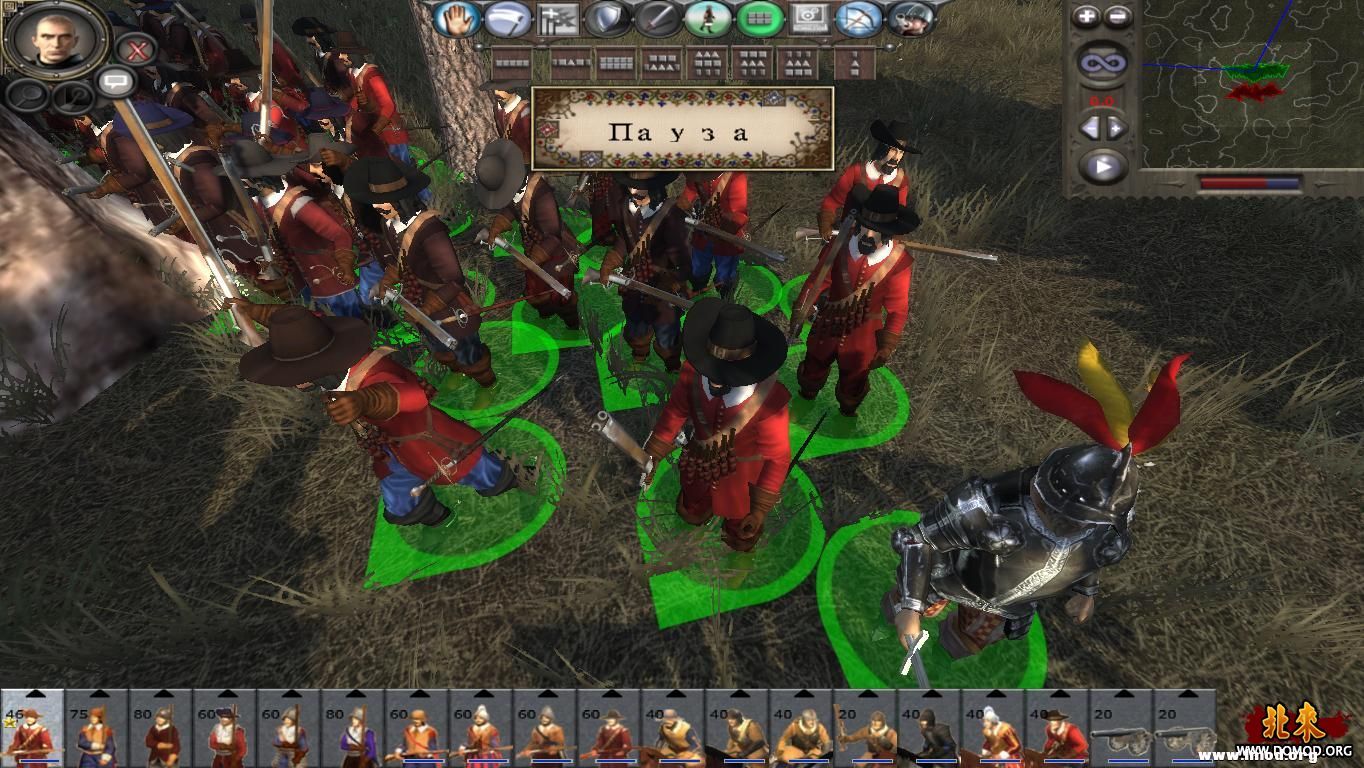Decrease game speed with the left arrow
Viewport: 1364px width, 768px height.
coord(1090,128)
